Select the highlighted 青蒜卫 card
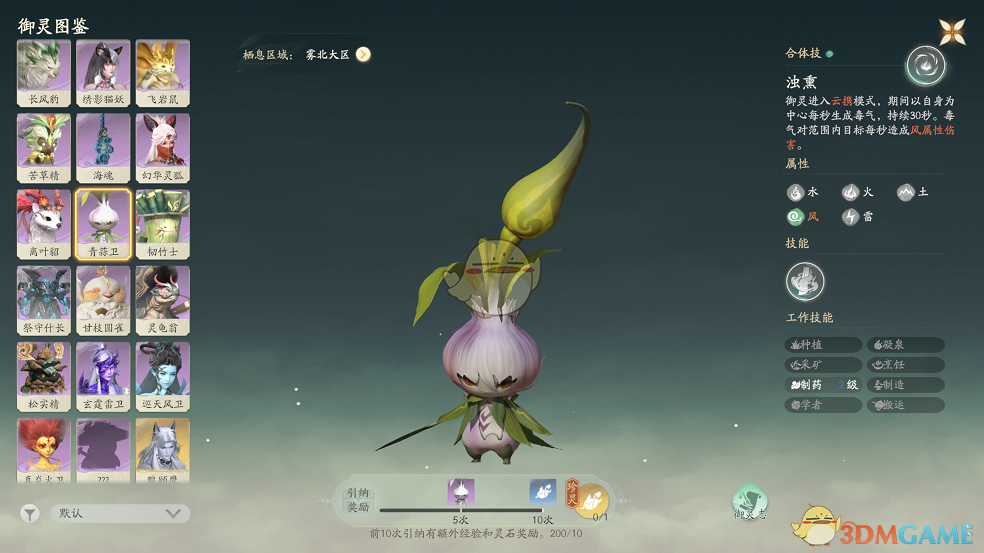Image resolution: width=984 pixels, height=553 pixels. click(x=103, y=224)
